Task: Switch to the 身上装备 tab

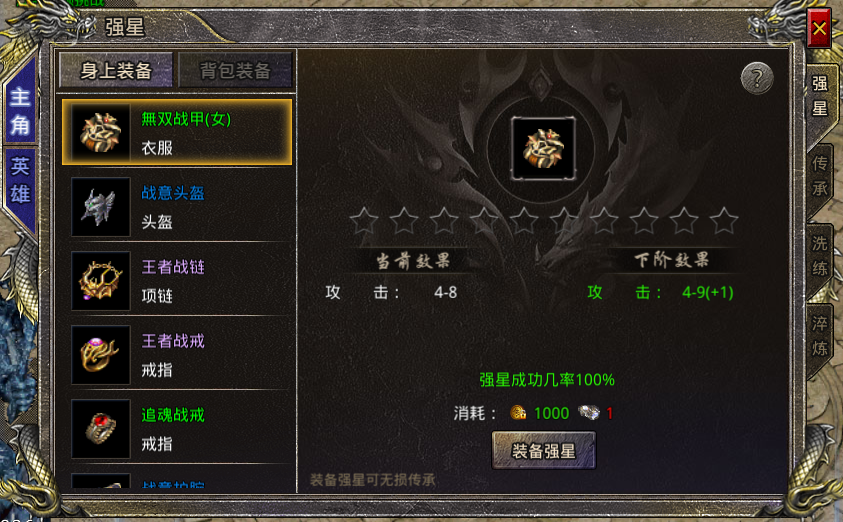Action: pyautogui.click(x=116, y=70)
